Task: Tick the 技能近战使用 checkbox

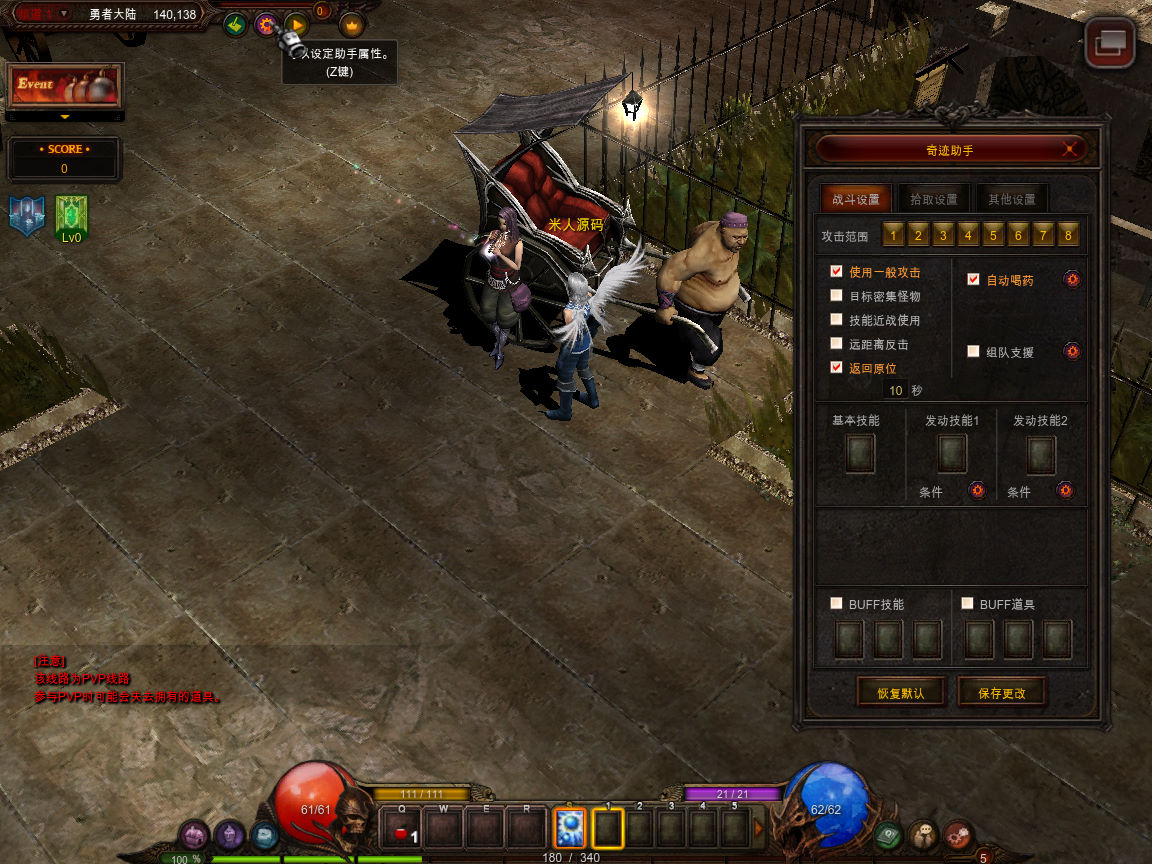Action: click(836, 319)
